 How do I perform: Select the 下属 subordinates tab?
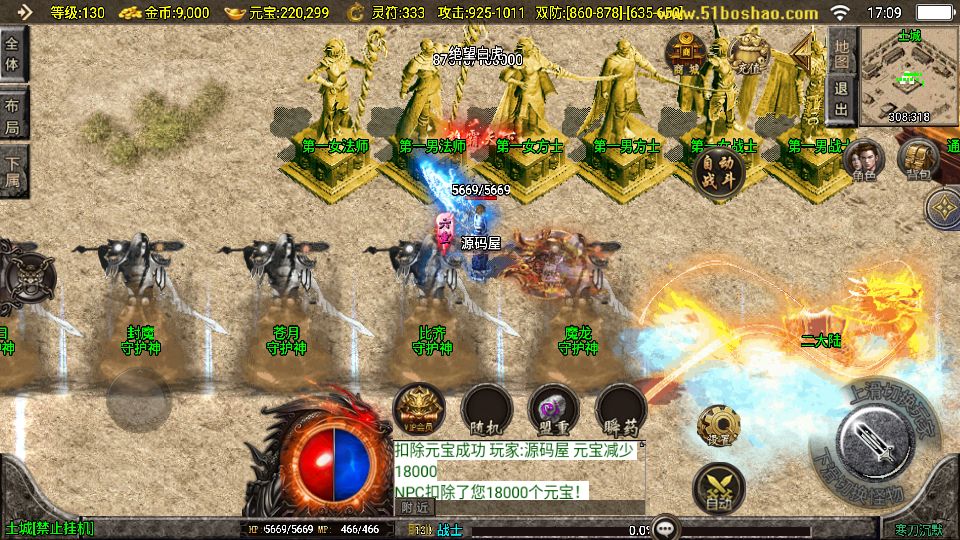(x=13, y=171)
